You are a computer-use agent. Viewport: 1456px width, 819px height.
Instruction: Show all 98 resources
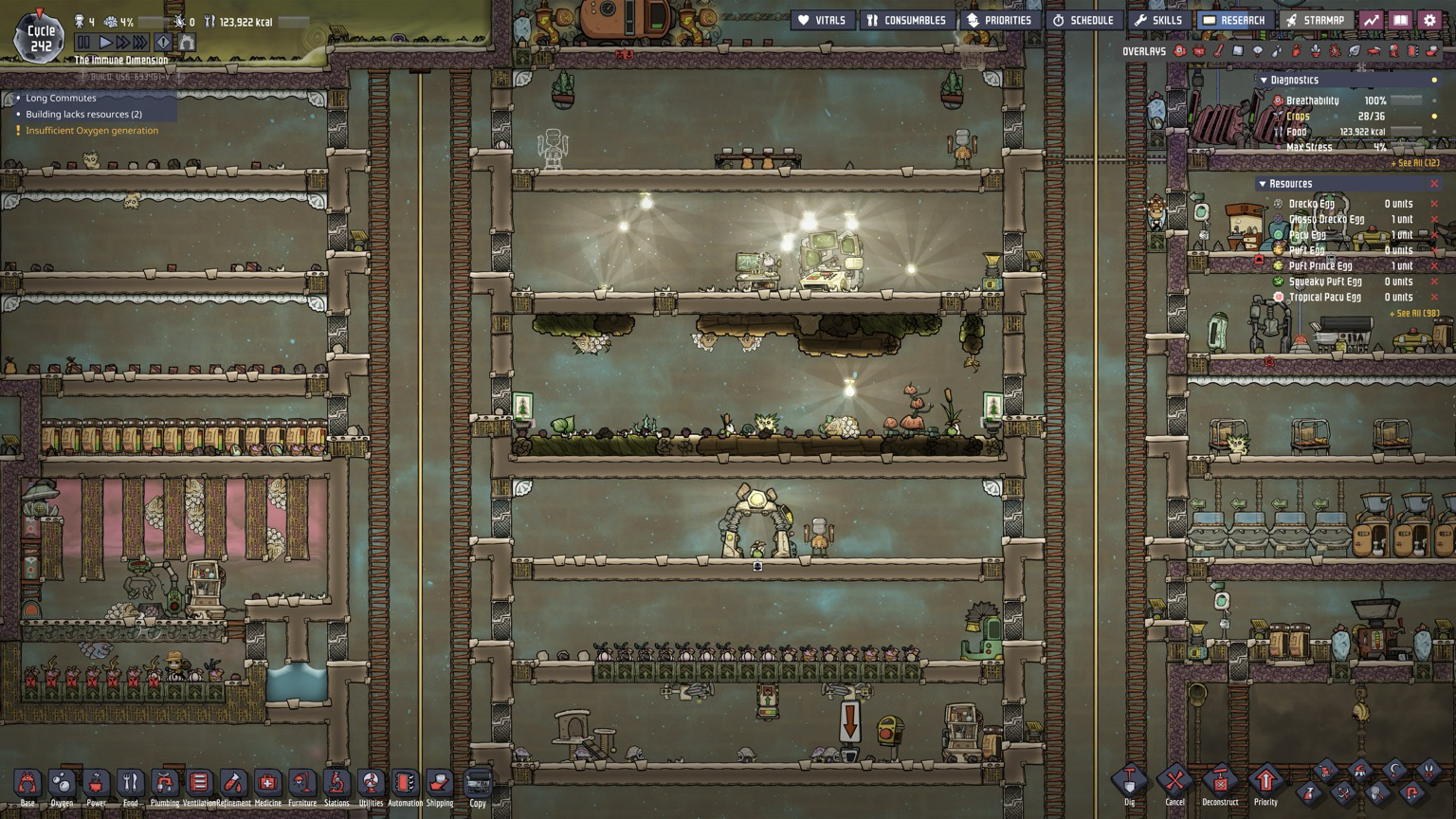pyautogui.click(x=1413, y=314)
